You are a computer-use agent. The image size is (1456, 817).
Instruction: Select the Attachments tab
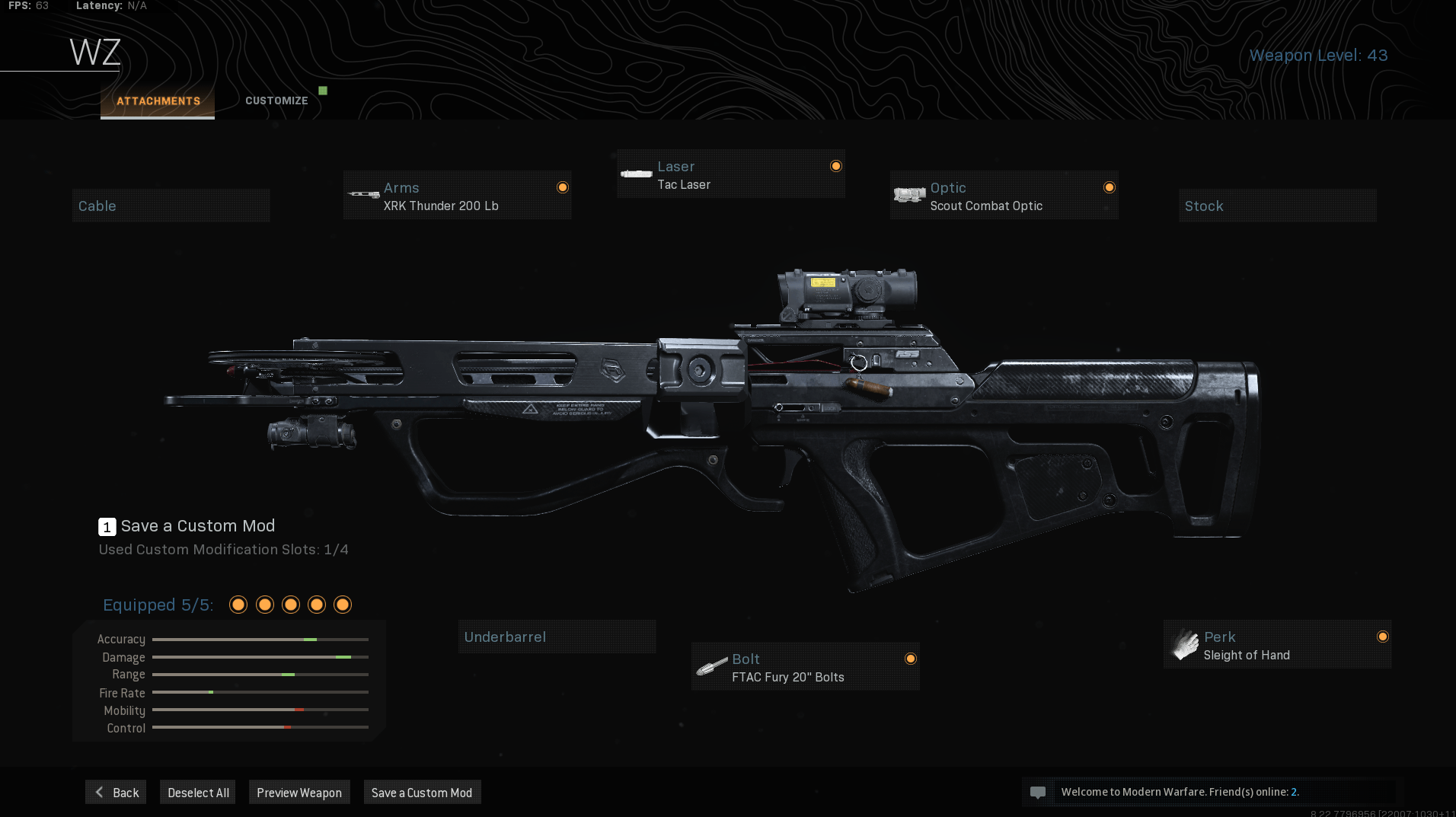158,100
